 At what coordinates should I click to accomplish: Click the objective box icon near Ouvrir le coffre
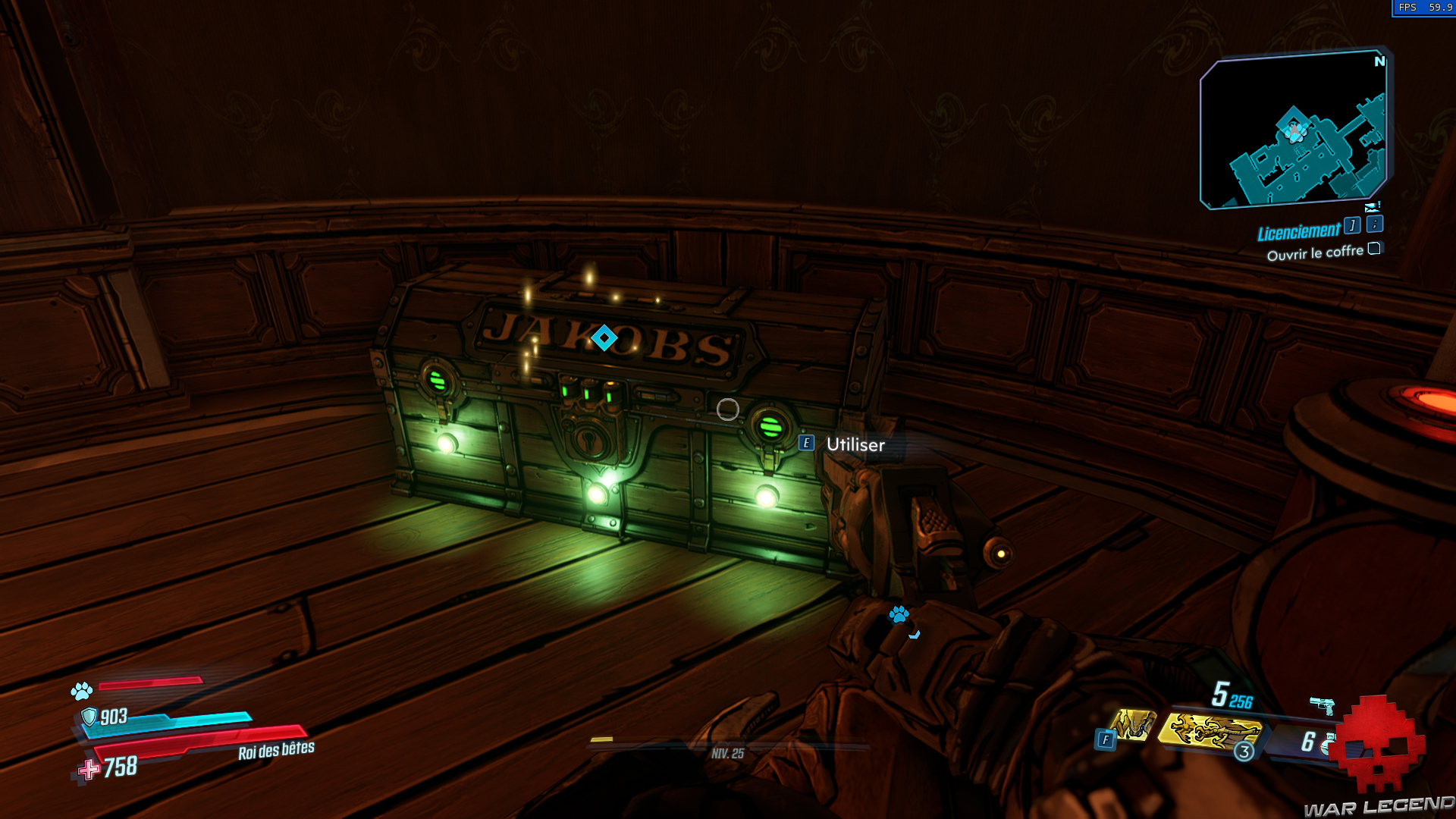tap(1375, 249)
